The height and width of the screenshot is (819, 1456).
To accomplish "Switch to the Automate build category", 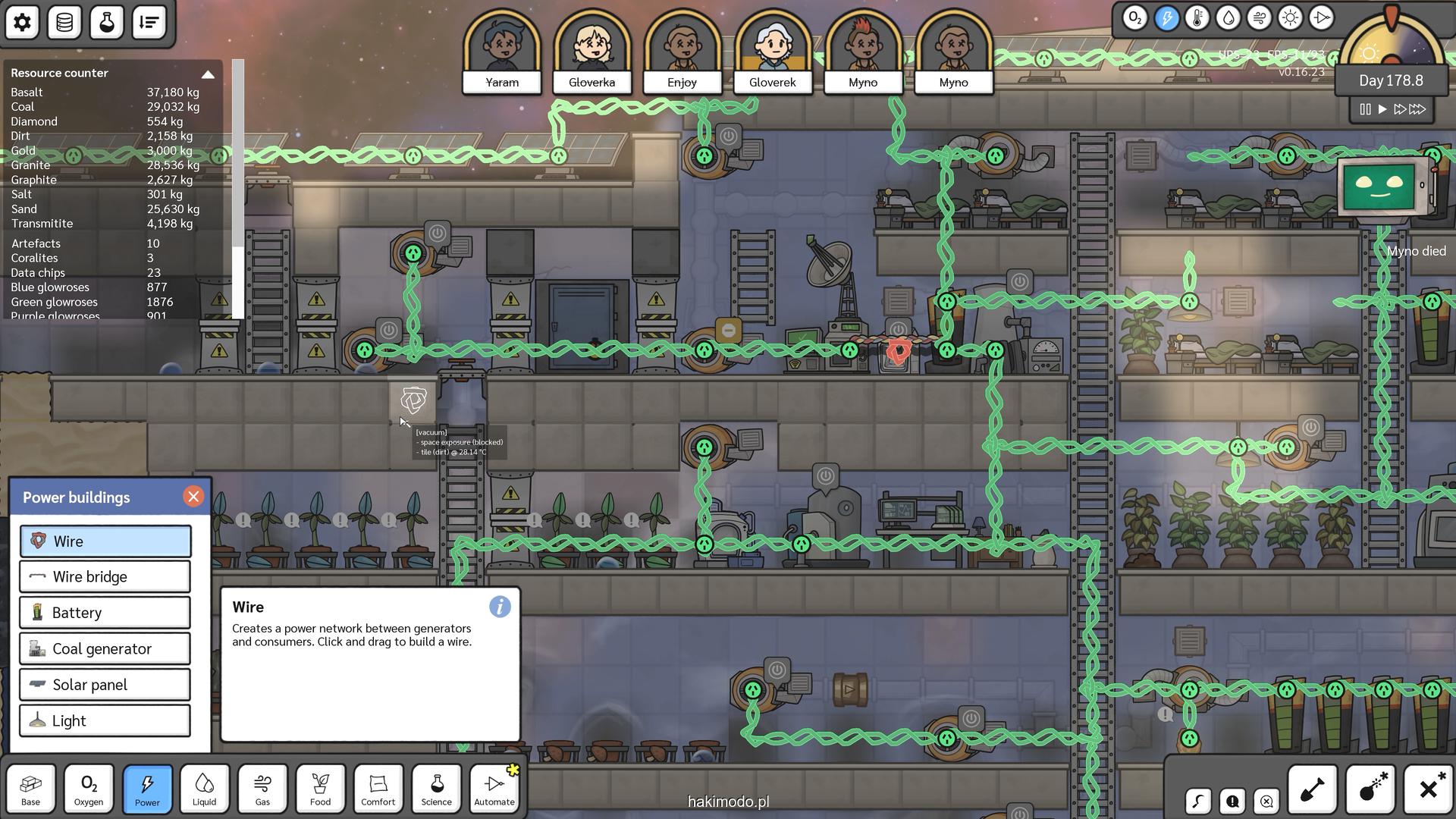I will coord(494,789).
